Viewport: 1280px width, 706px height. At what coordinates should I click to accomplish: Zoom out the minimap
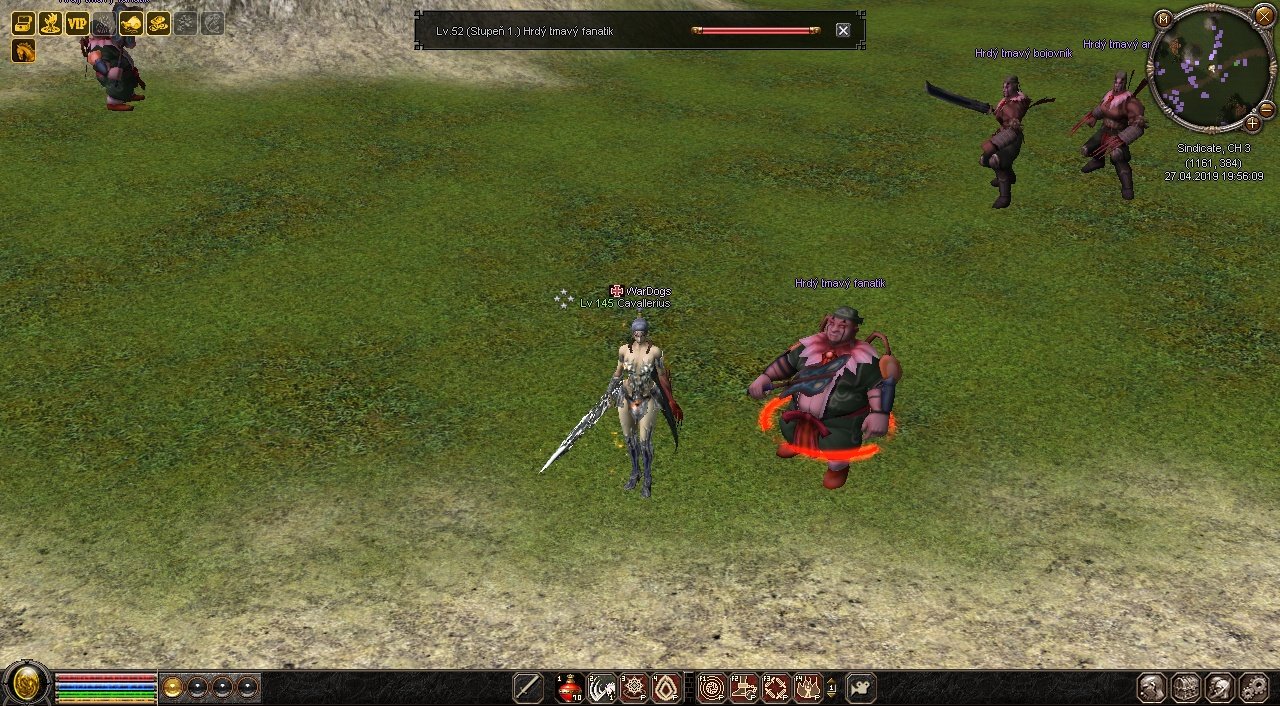(1266, 109)
